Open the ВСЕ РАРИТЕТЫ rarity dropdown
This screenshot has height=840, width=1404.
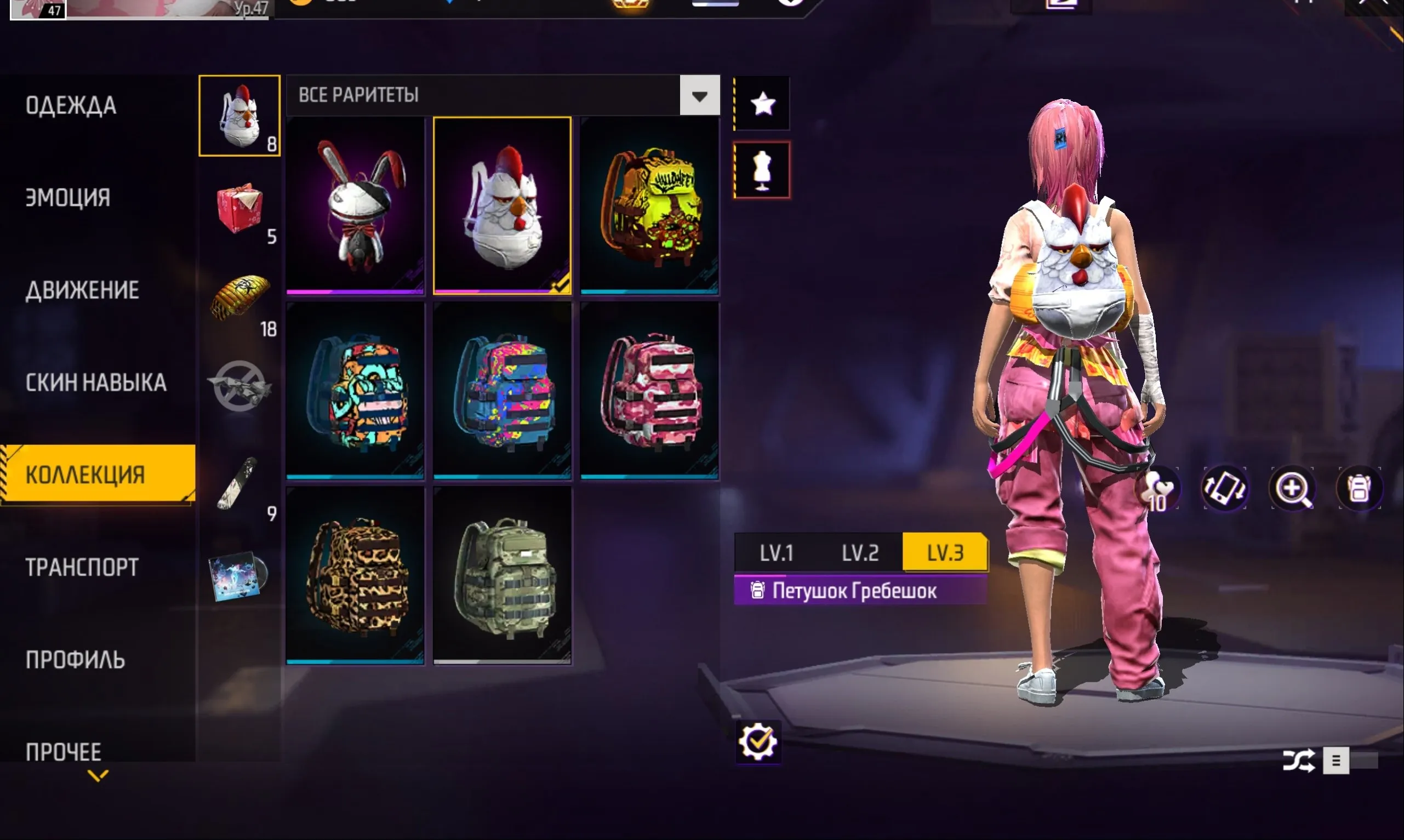(x=700, y=95)
